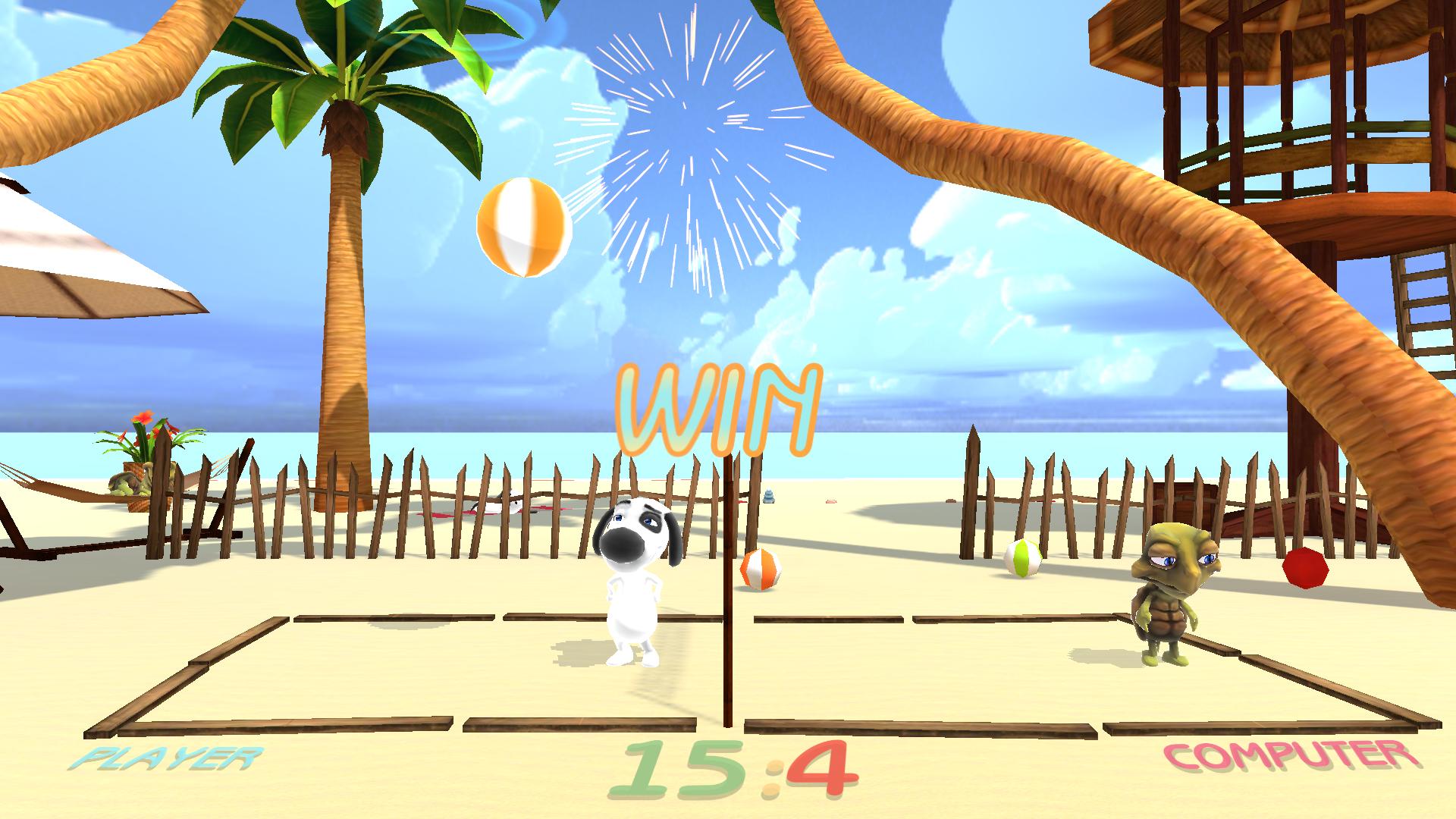The image size is (1456, 819).
Task: Click the sandcastle behind the net
Action: click(x=770, y=493)
